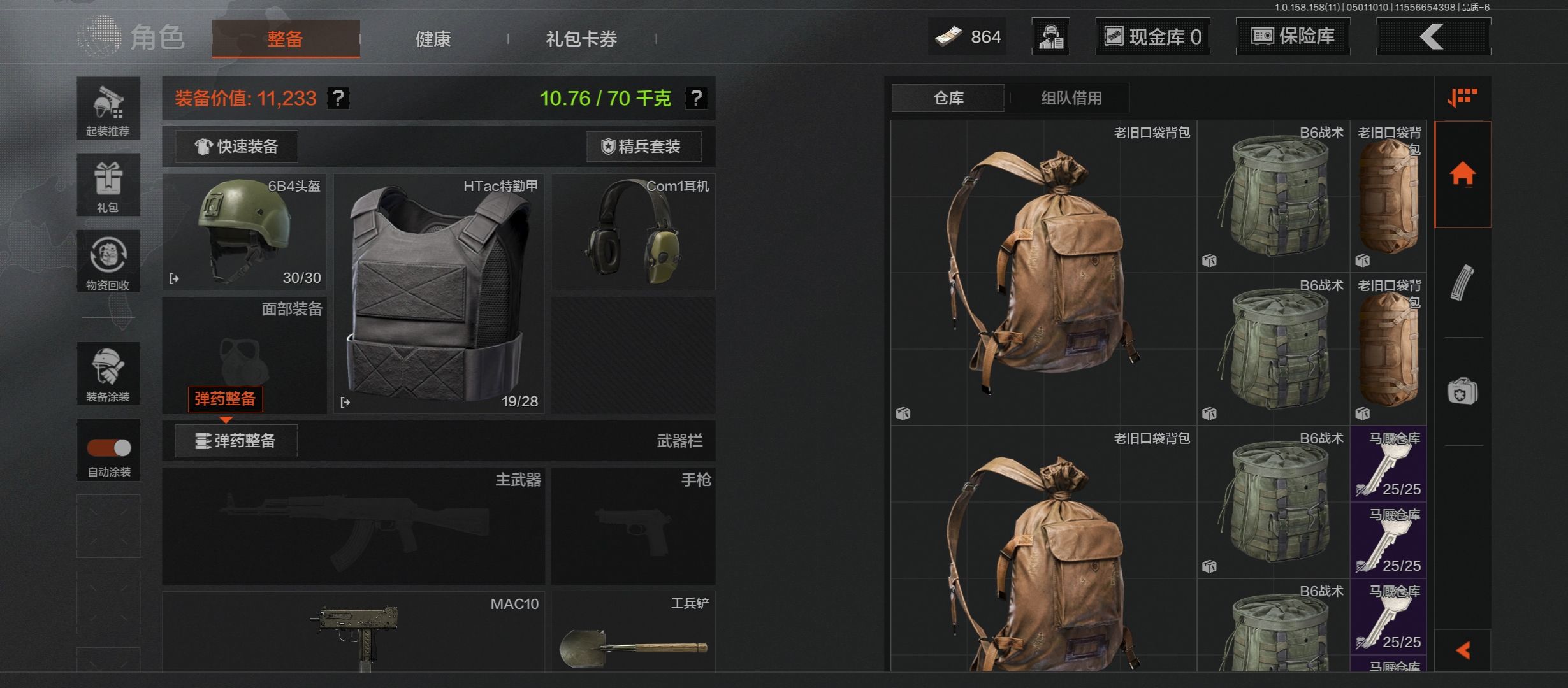The width and height of the screenshot is (1568, 688).
Task: Switch to the 组队借用 tab
Action: tap(1071, 98)
